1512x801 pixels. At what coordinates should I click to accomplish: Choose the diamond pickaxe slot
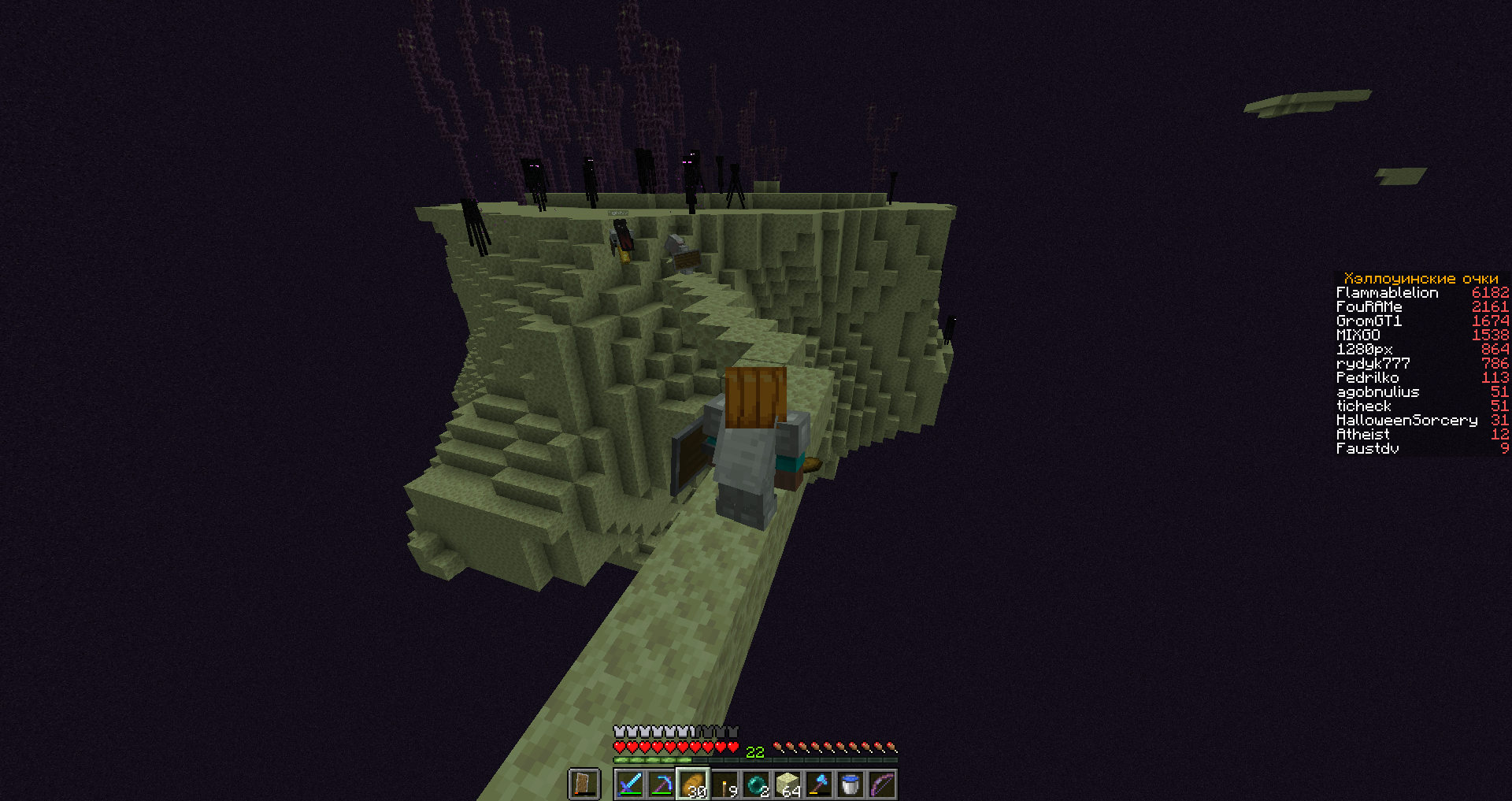click(661, 784)
